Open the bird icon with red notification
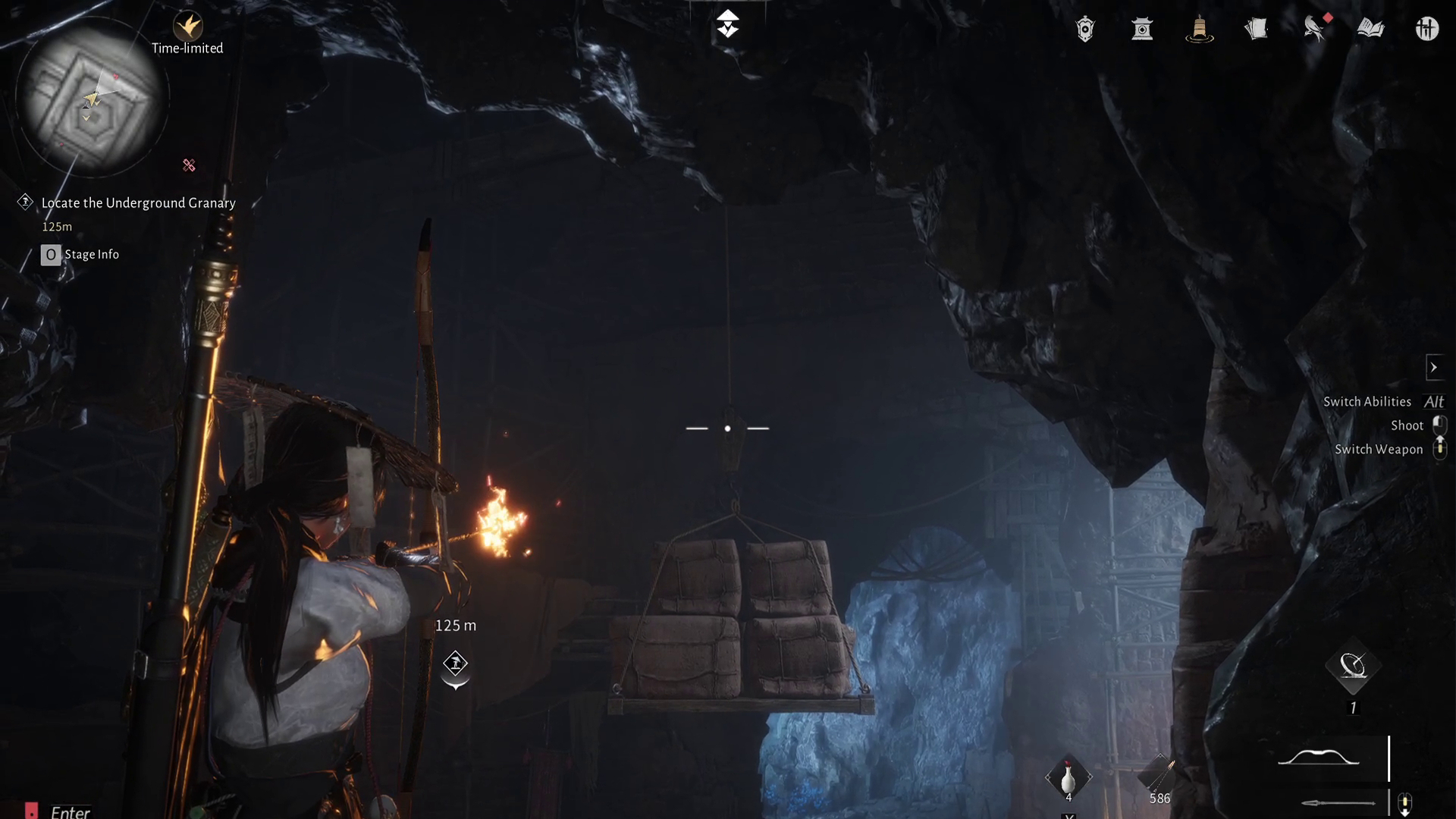The image size is (1456, 819). [x=1314, y=30]
